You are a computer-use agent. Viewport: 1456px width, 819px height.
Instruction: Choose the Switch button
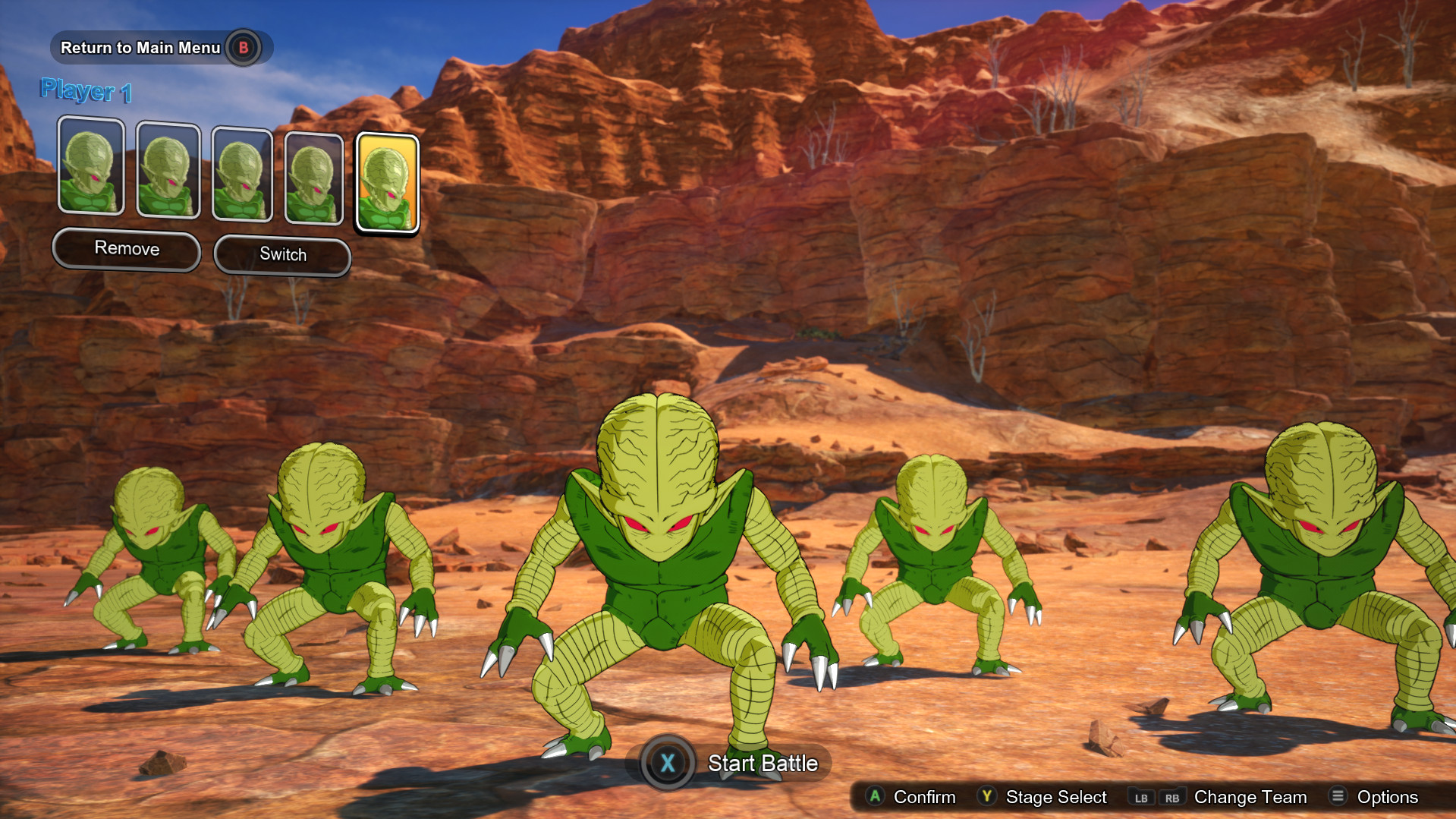point(282,255)
